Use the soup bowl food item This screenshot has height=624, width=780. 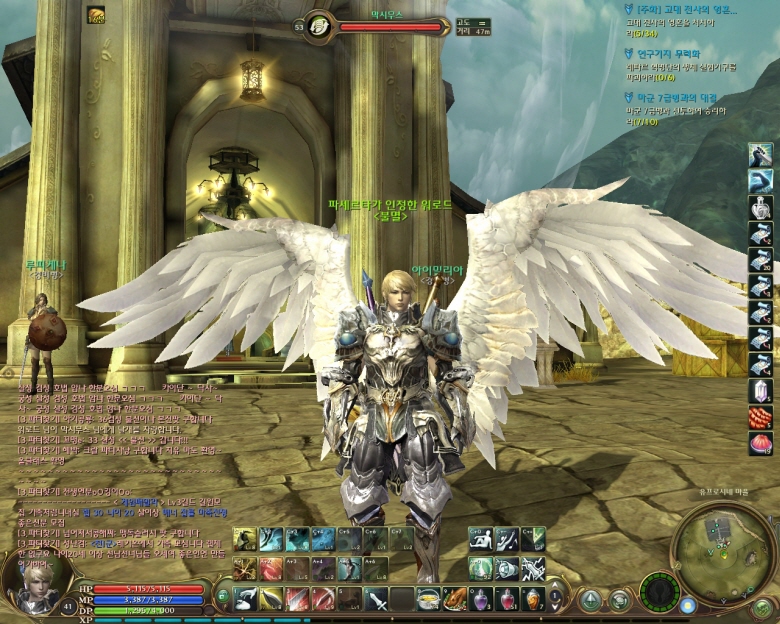[x=428, y=598]
